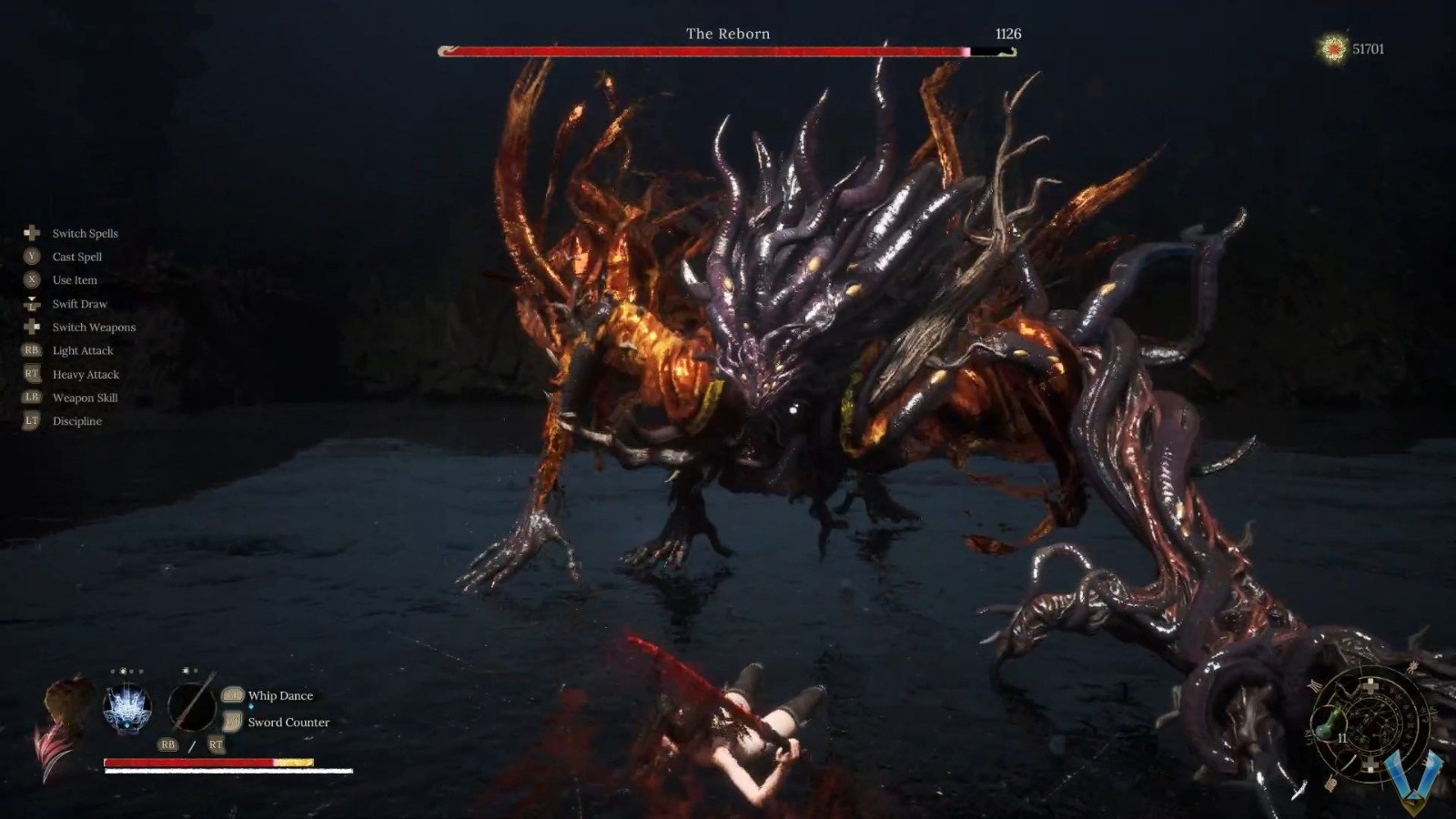Click the LB icon beside Whip Dance

pos(232,696)
